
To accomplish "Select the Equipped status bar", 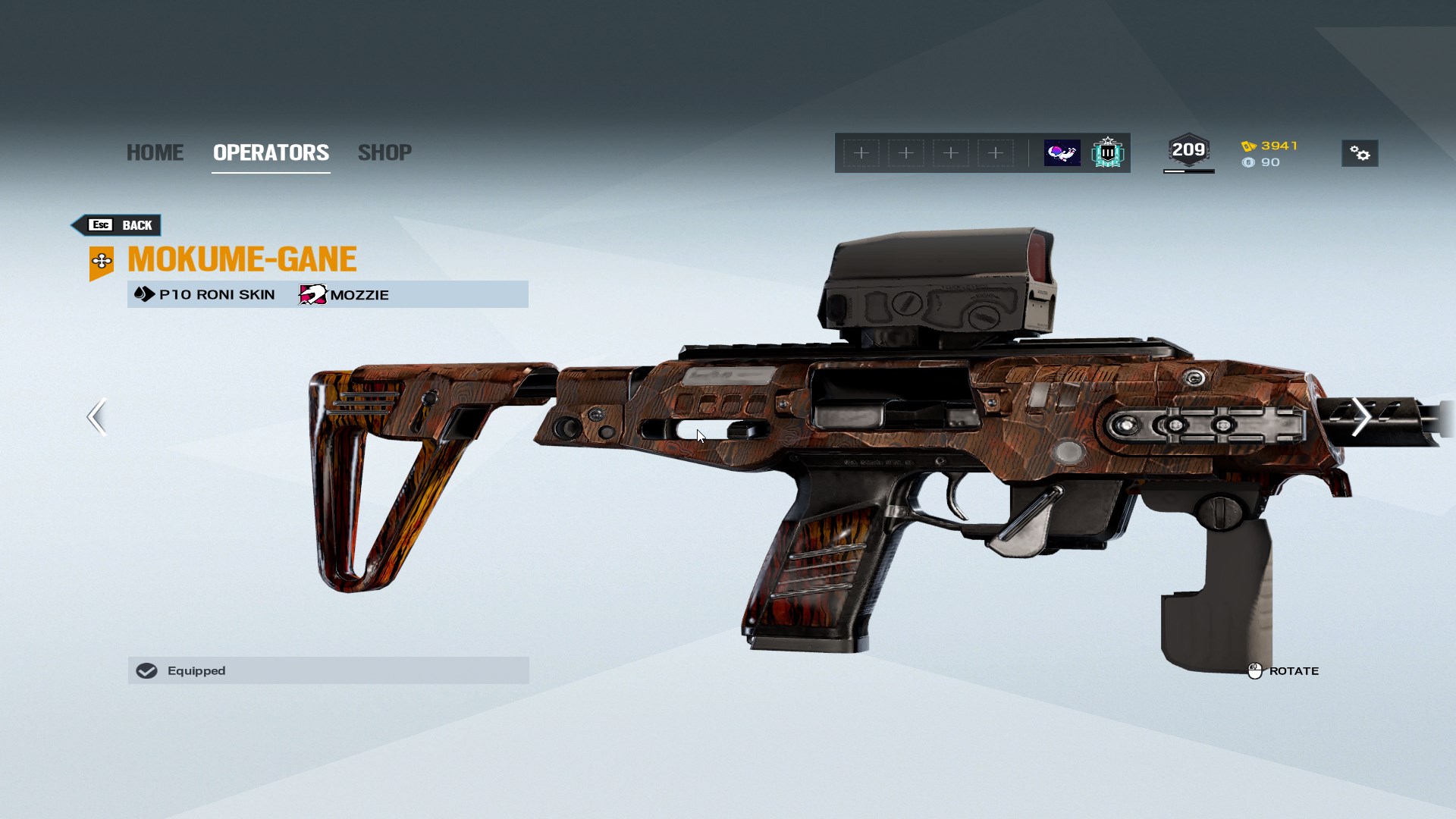I will pyautogui.click(x=328, y=670).
